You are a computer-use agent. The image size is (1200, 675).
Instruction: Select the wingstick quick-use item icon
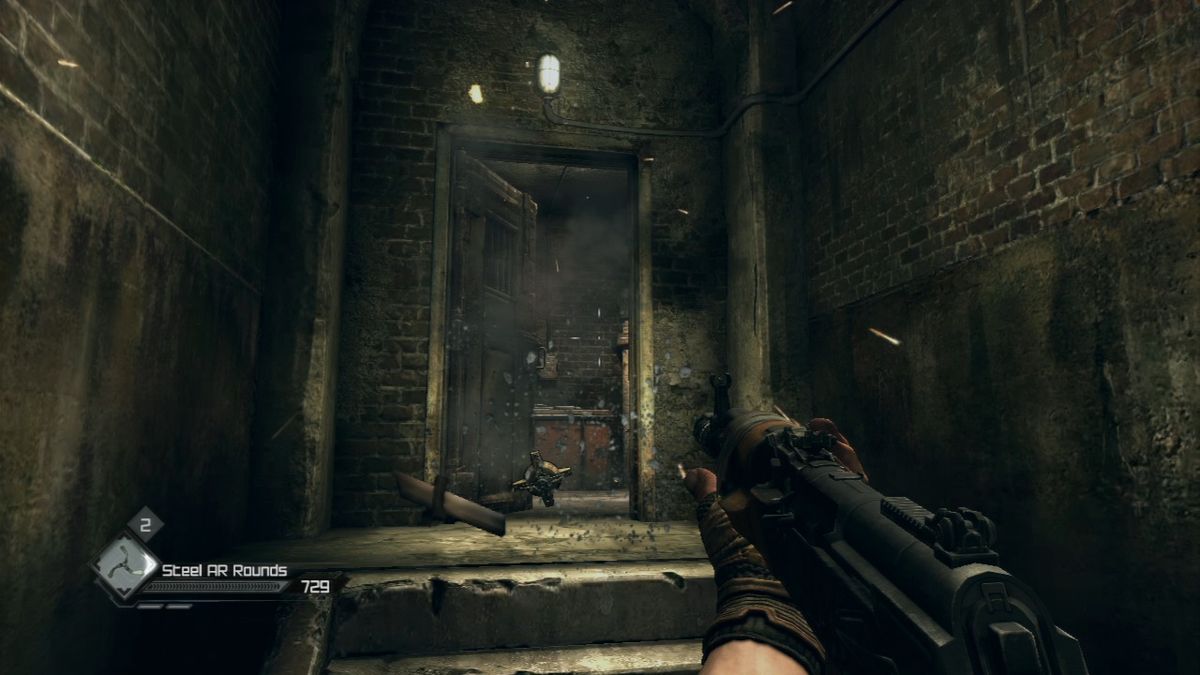(126, 567)
